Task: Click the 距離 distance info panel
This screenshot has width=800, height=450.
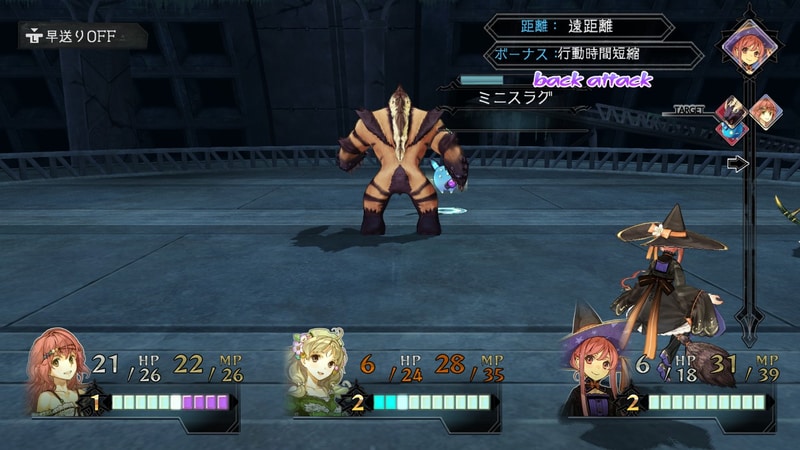Action: click(580, 27)
